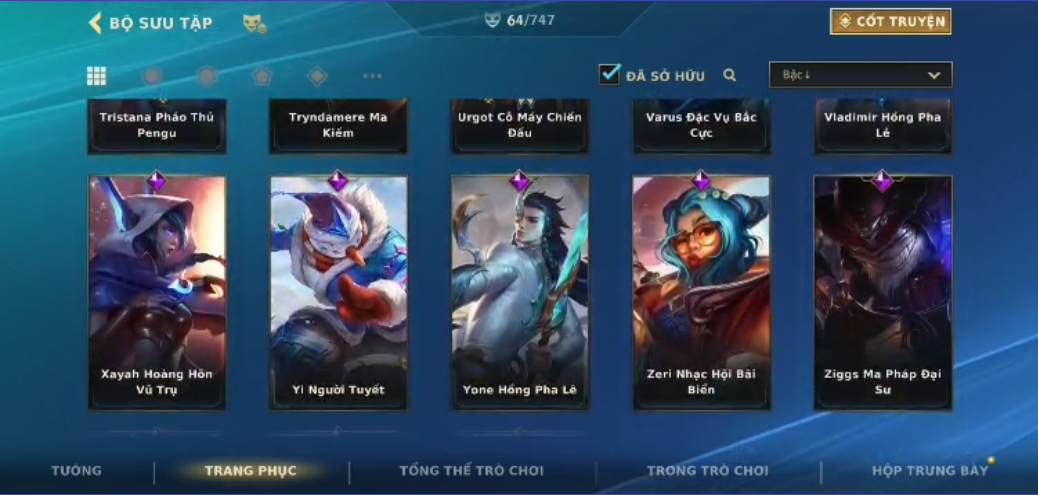This screenshot has width=1038, height=495.
Task: Open the Cốt Truyện button
Action: point(890,21)
